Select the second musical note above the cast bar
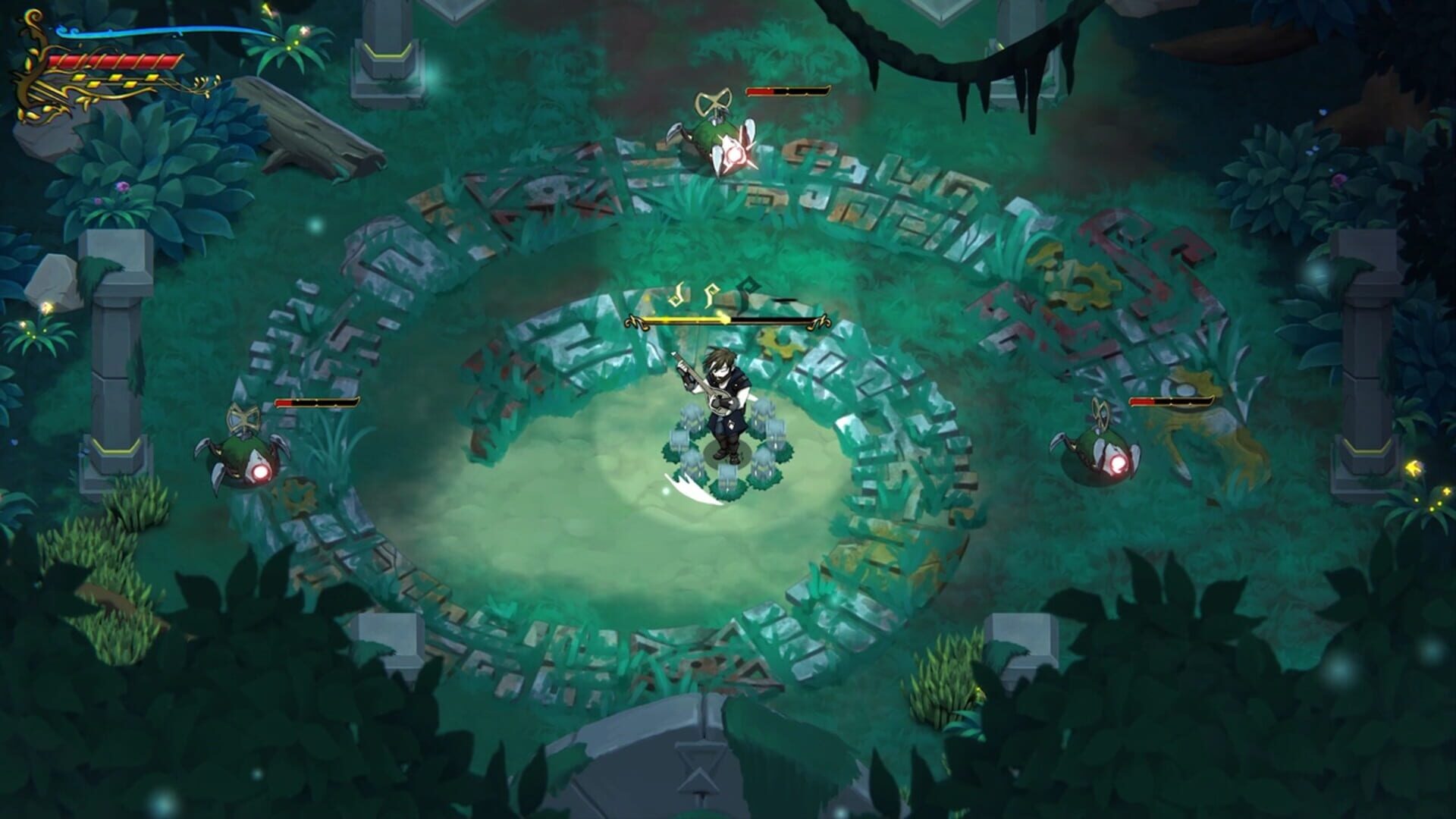1456x819 pixels. [x=711, y=293]
